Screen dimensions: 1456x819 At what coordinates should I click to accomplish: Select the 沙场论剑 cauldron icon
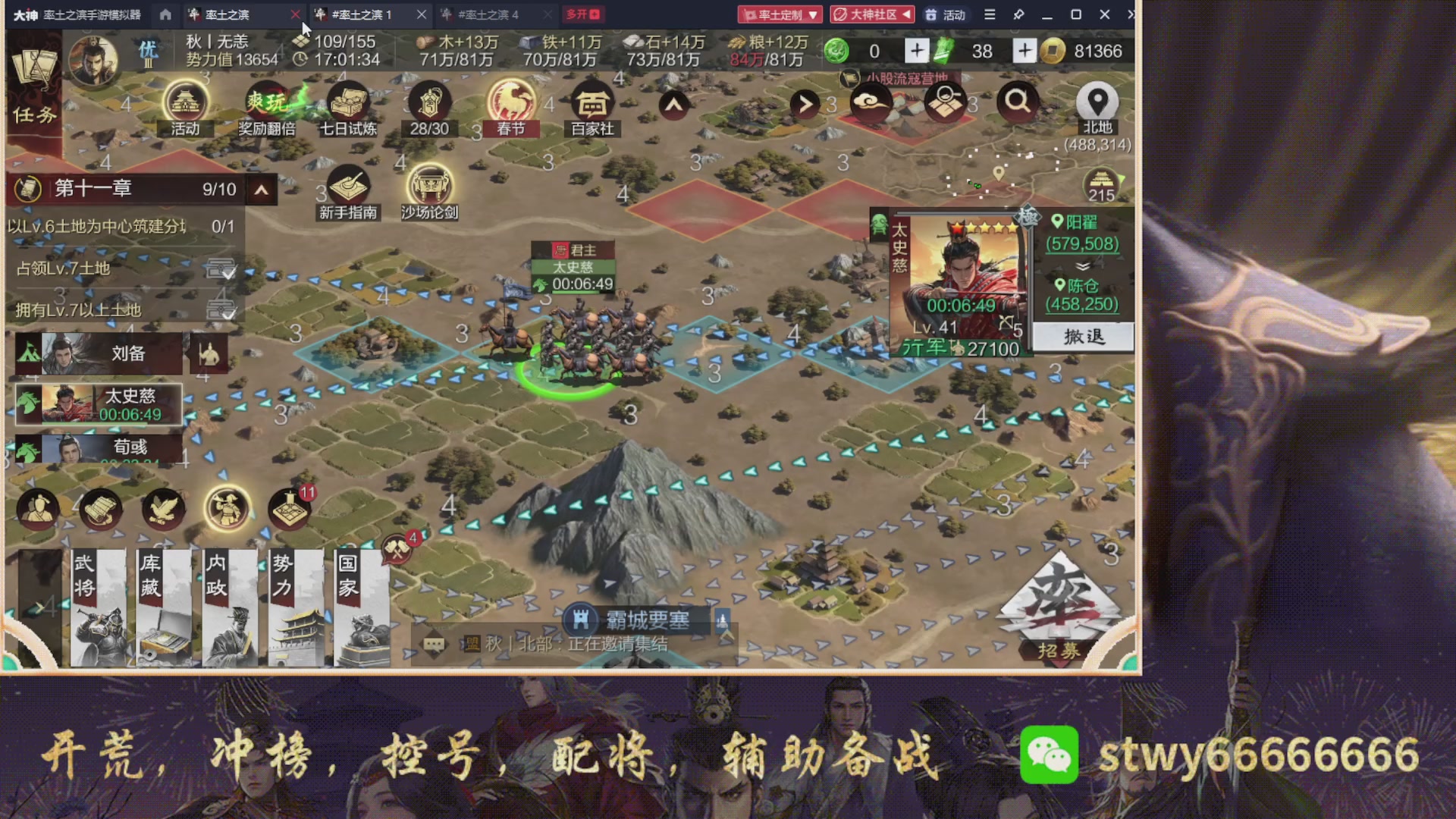coord(430,182)
